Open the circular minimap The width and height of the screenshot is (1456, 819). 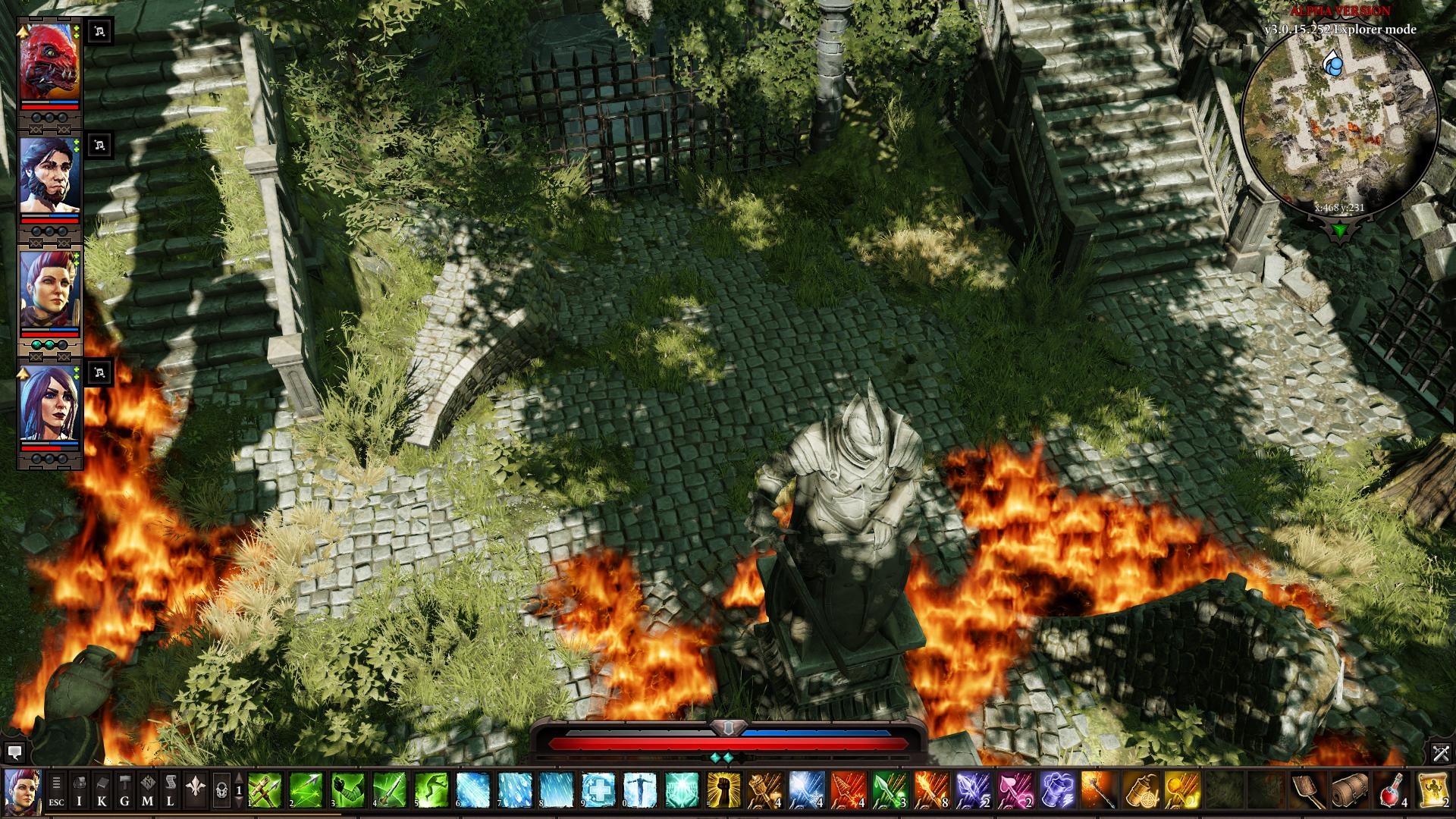[1340, 121]
